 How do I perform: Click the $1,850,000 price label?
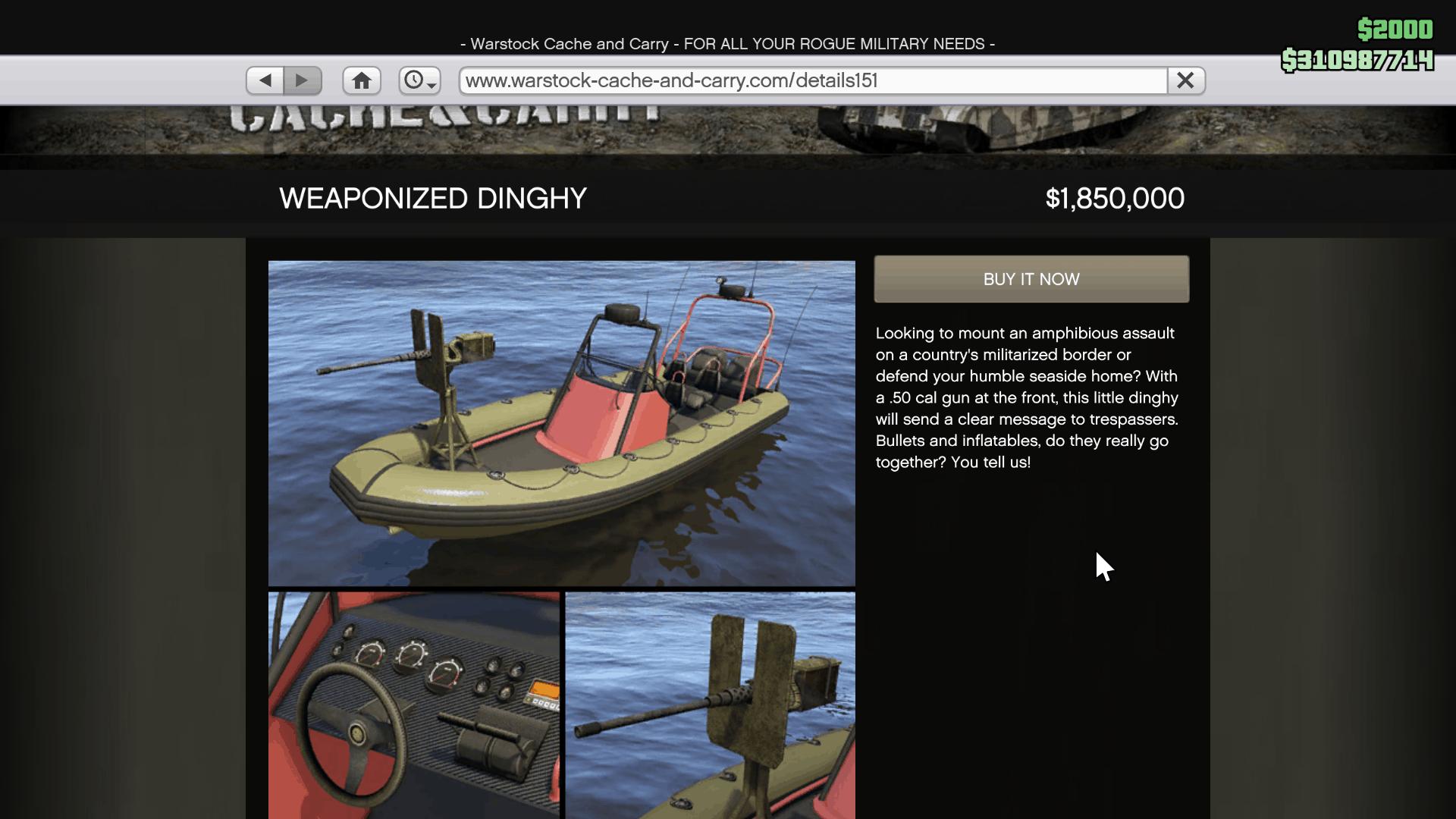coord(1115,198)
